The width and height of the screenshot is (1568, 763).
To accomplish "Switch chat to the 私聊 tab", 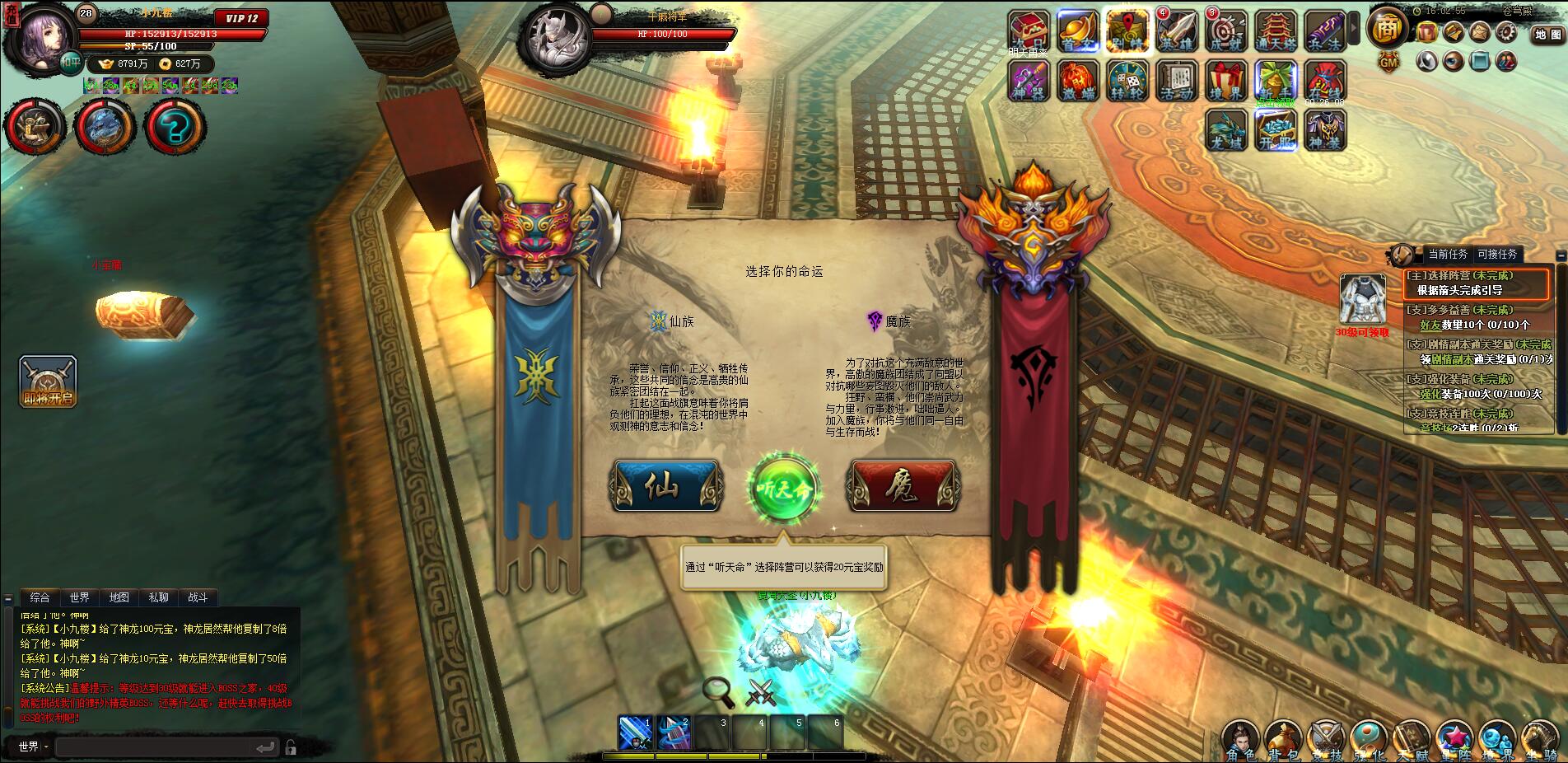I will click(x=158, y=597).
